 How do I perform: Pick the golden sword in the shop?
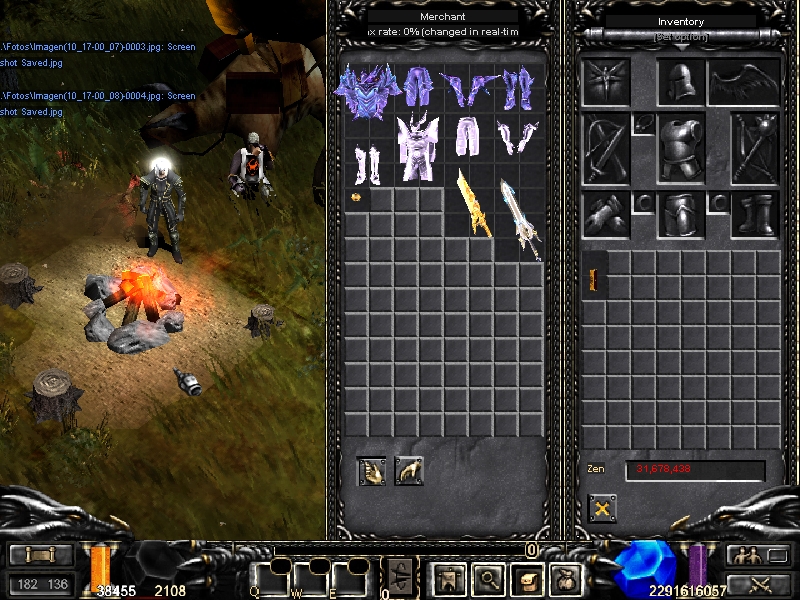[x=473, y=204]
